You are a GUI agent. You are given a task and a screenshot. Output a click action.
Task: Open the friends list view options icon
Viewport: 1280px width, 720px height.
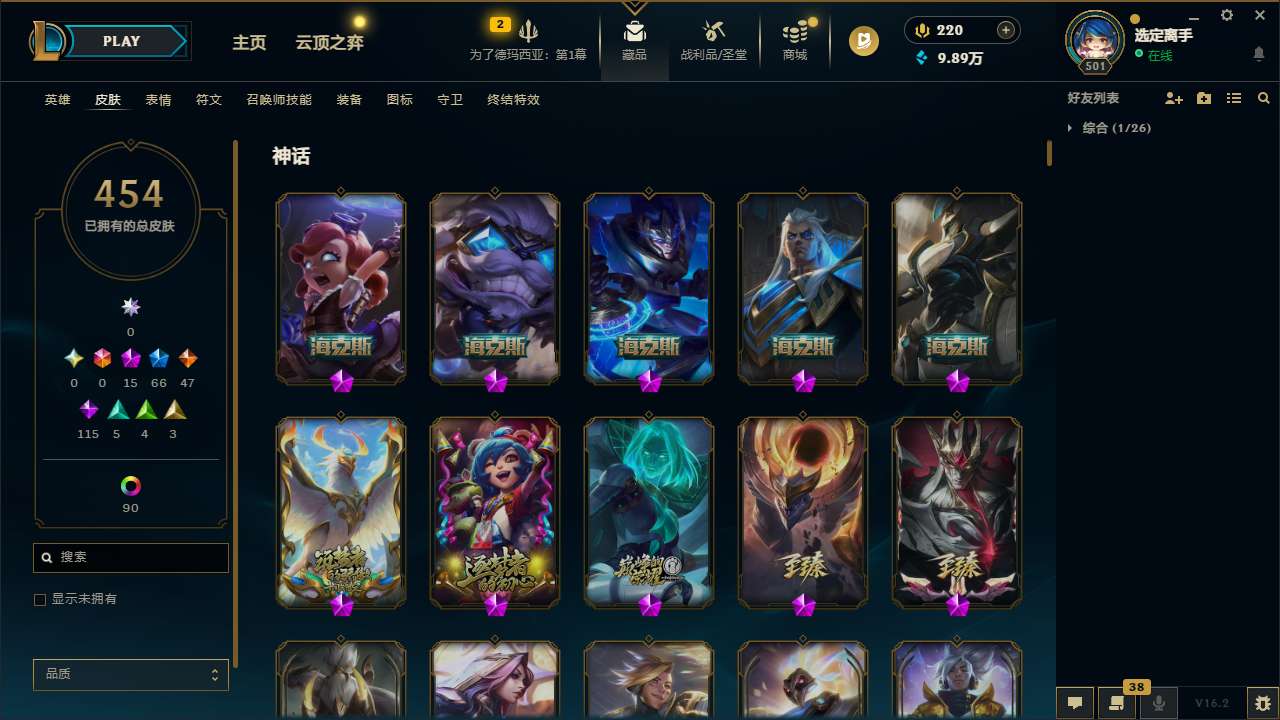[x=1234, y=98]
